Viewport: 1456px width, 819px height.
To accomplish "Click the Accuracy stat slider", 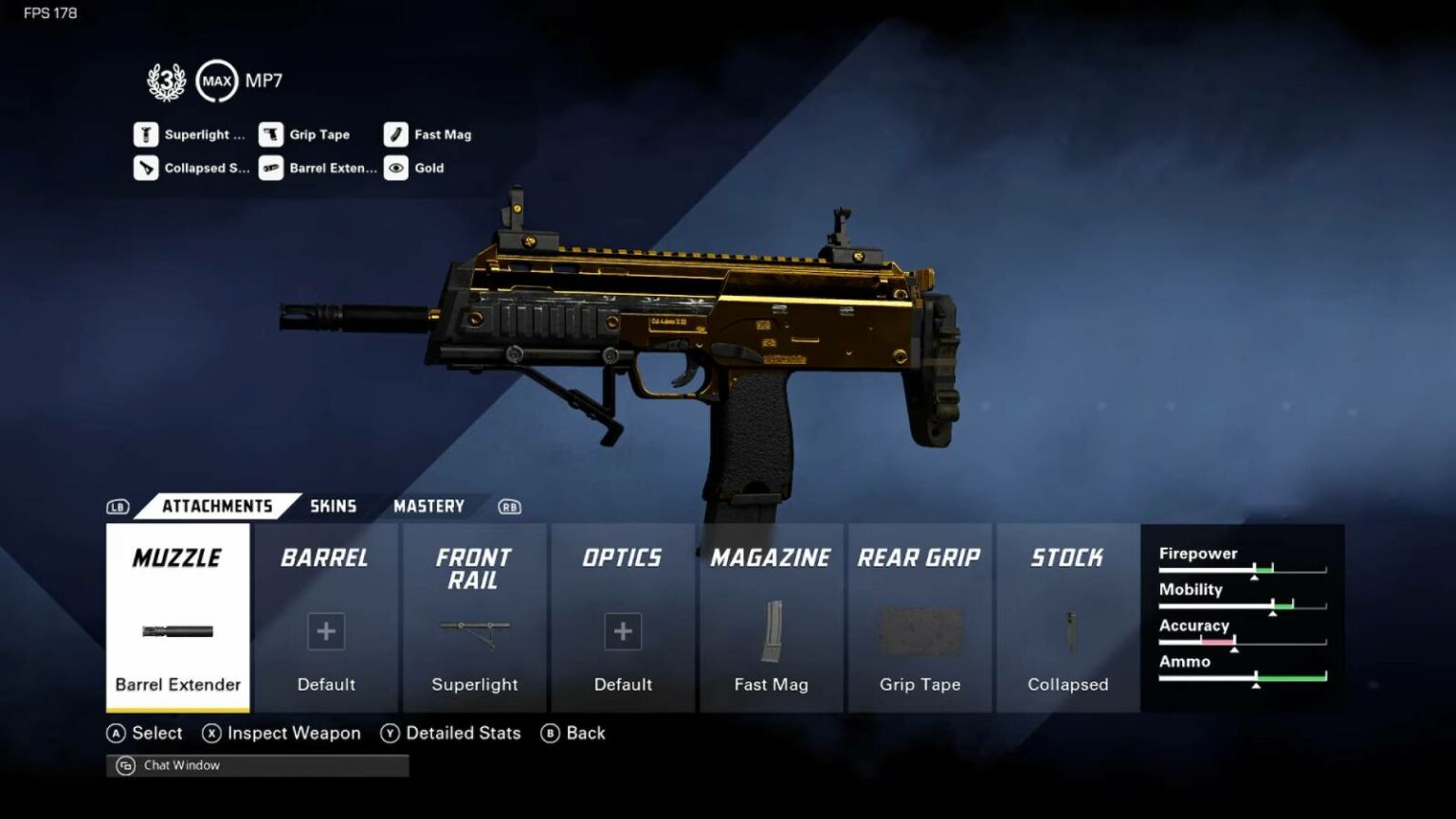I will (1242, 641).
